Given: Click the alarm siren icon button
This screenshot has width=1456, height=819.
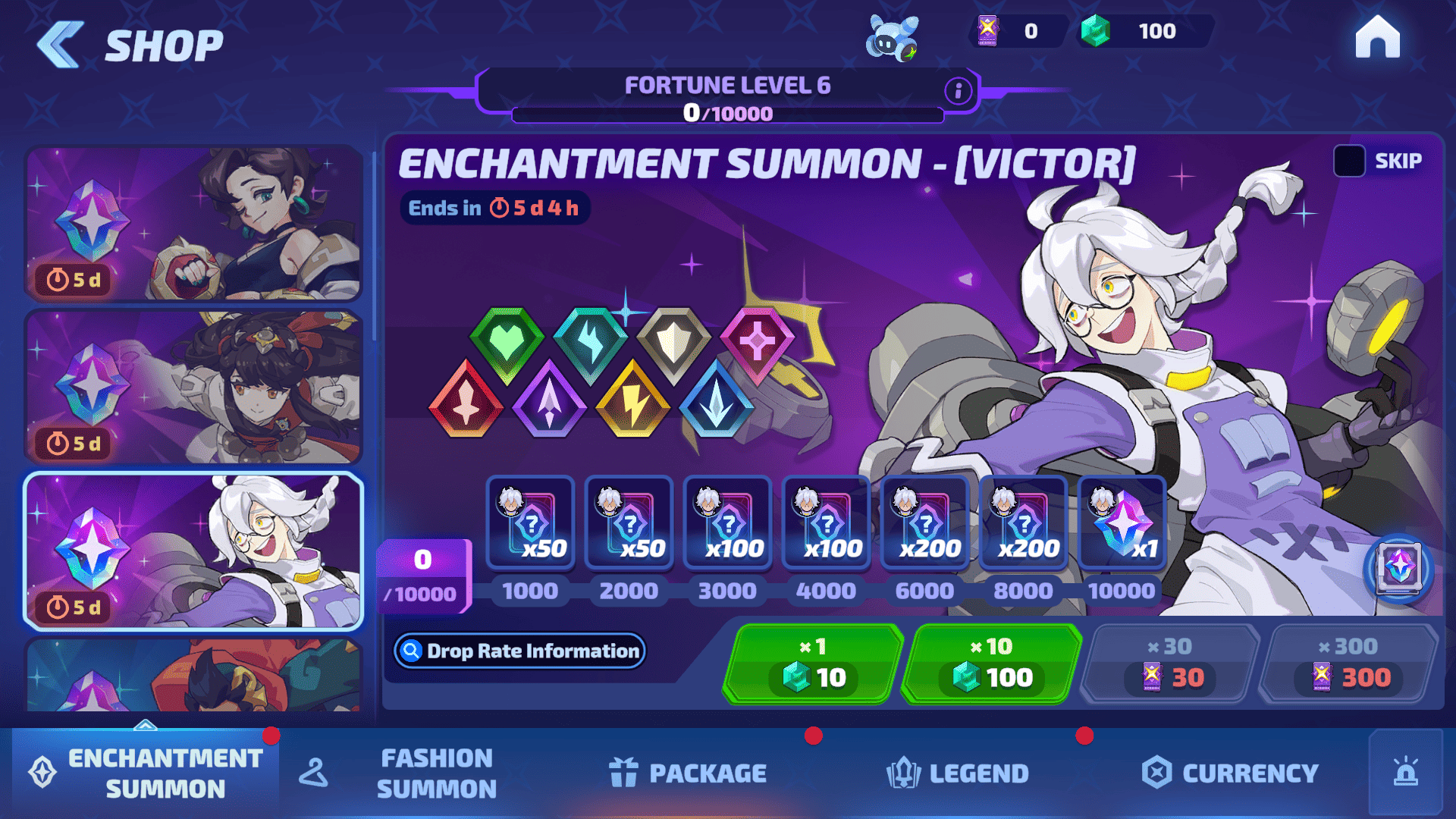Looking at the screenshot, I should pos(1405,773).
